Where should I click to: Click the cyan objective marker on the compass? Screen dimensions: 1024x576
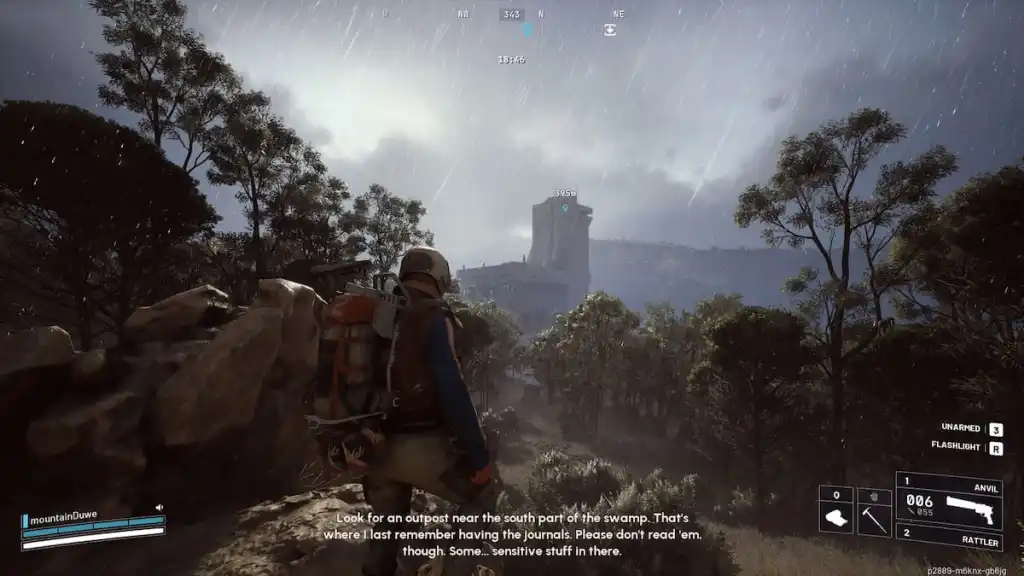pyautogui.click(x=527, y=30)
